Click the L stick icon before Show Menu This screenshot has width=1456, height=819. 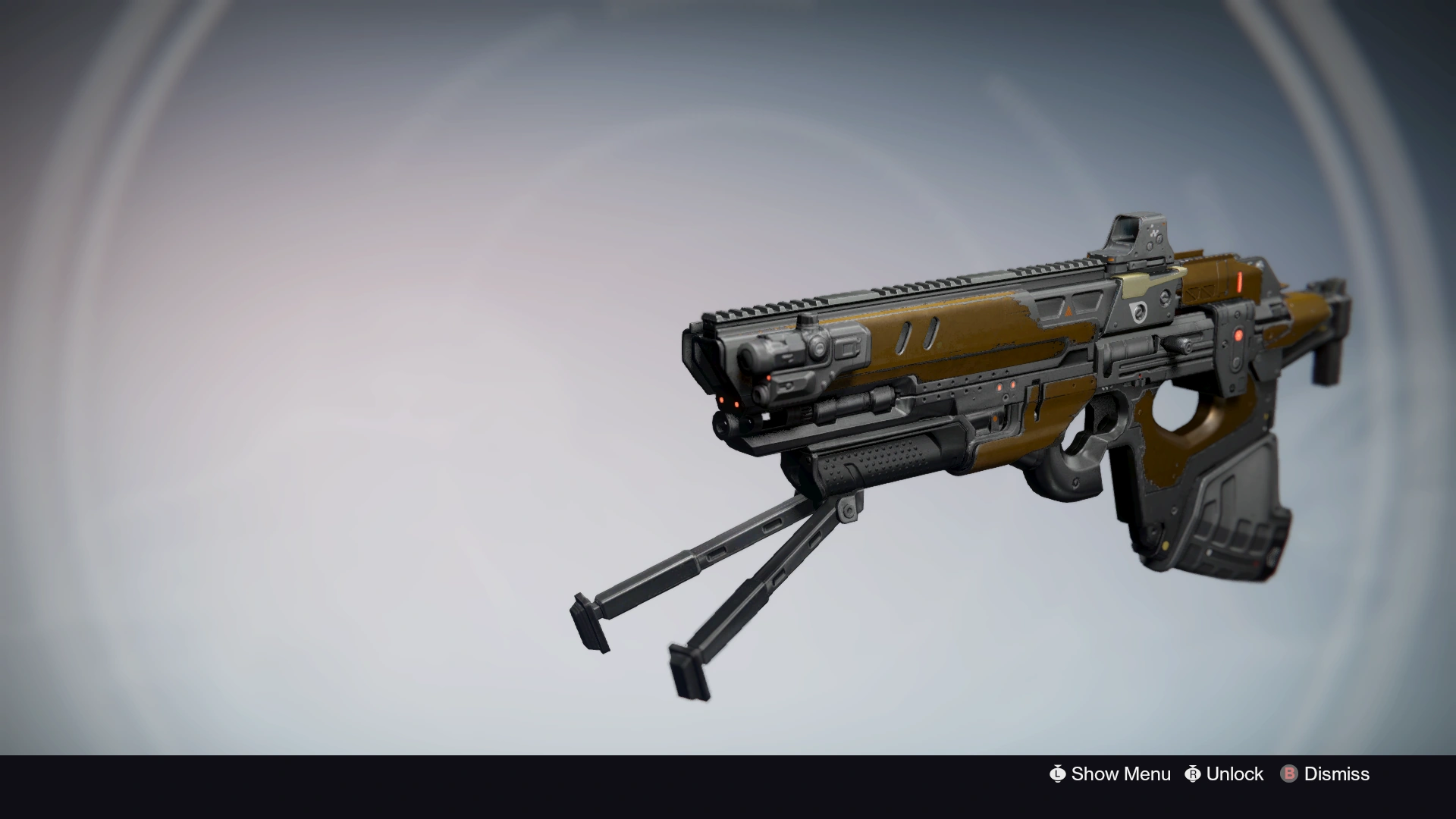click(x=1058, y=774)
